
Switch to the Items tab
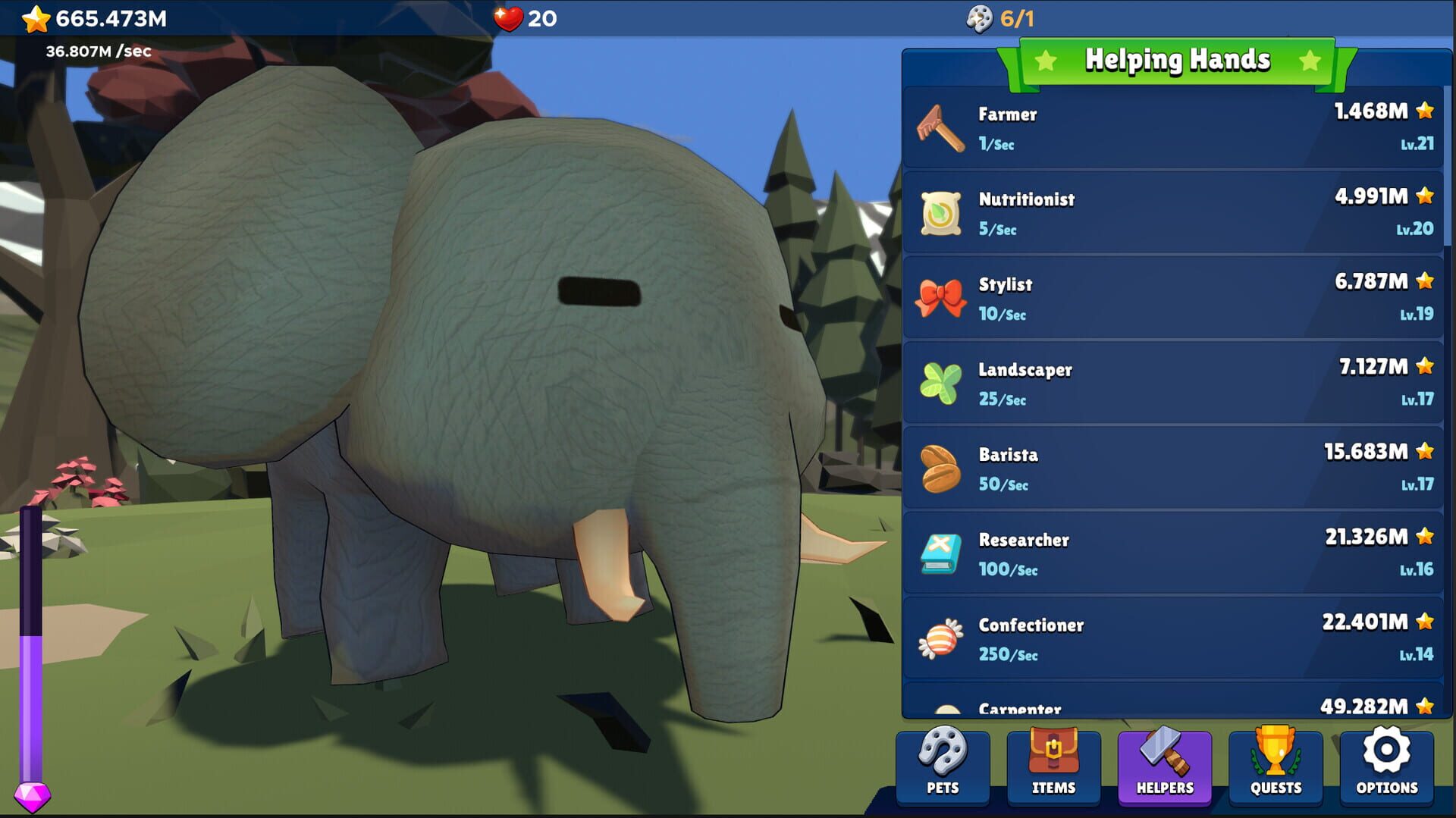coord(1053,768)
